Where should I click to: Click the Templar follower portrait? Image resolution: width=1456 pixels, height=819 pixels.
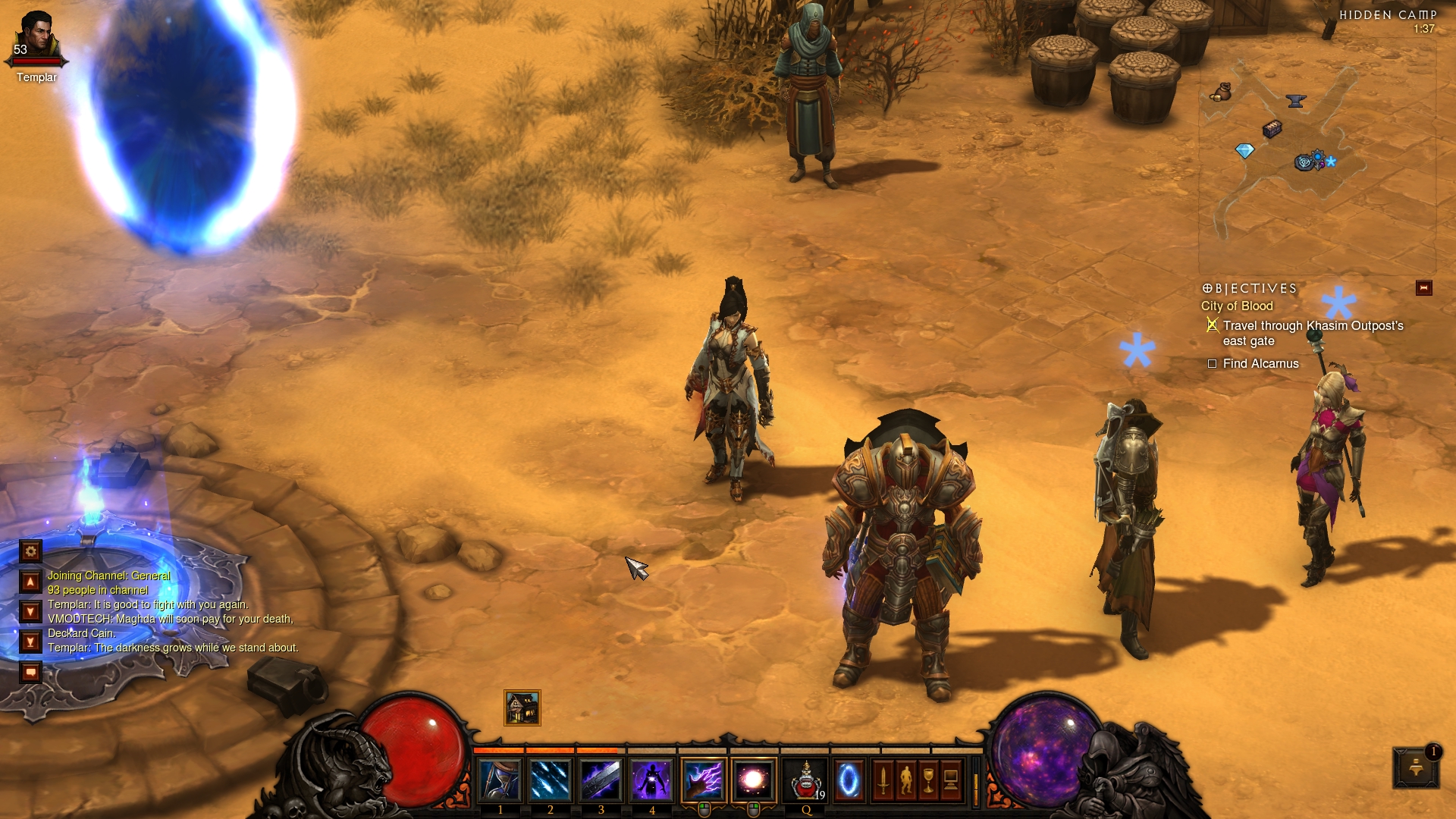tap(36, 38)
